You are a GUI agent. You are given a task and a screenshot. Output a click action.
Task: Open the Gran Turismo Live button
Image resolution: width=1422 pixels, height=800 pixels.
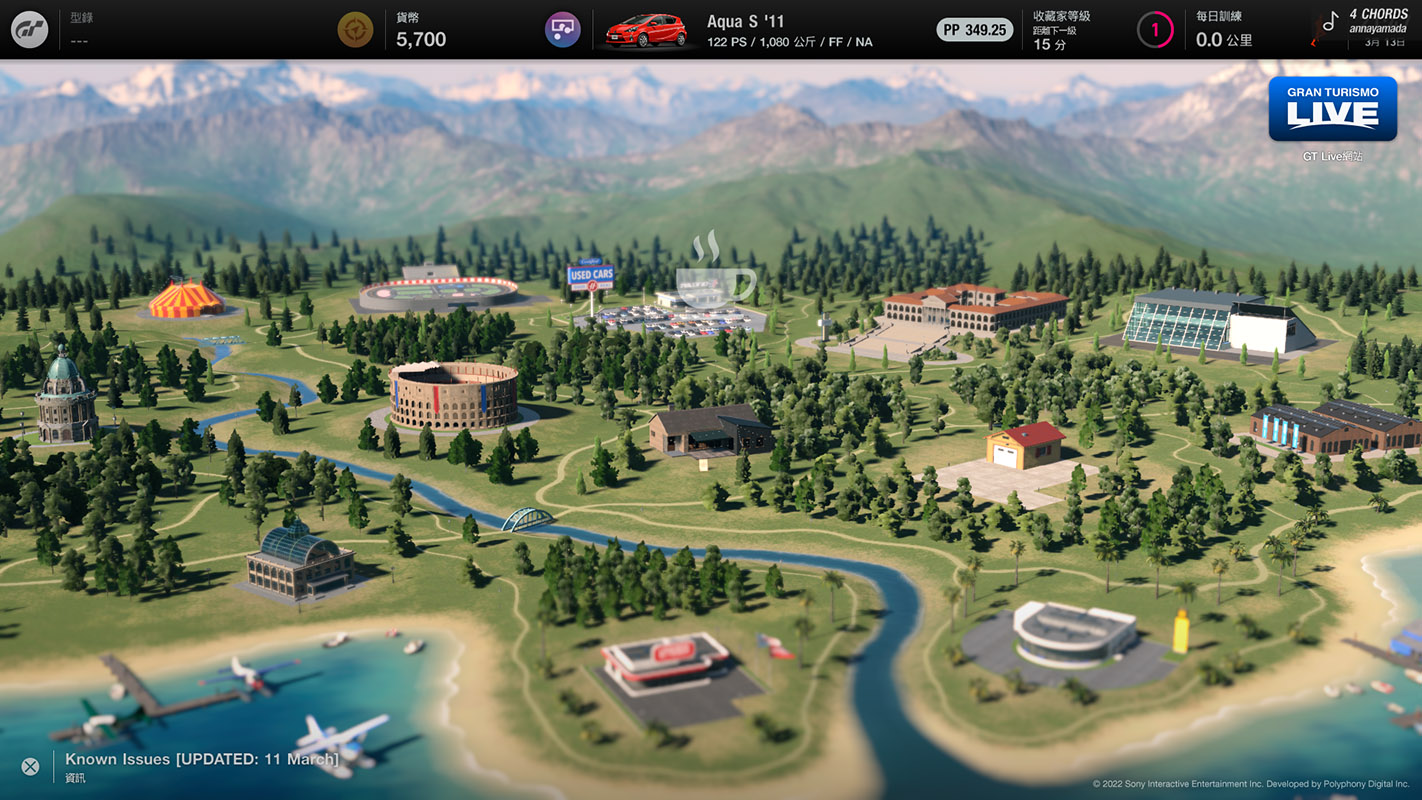pyautogui.click(x=1332, y=109)
